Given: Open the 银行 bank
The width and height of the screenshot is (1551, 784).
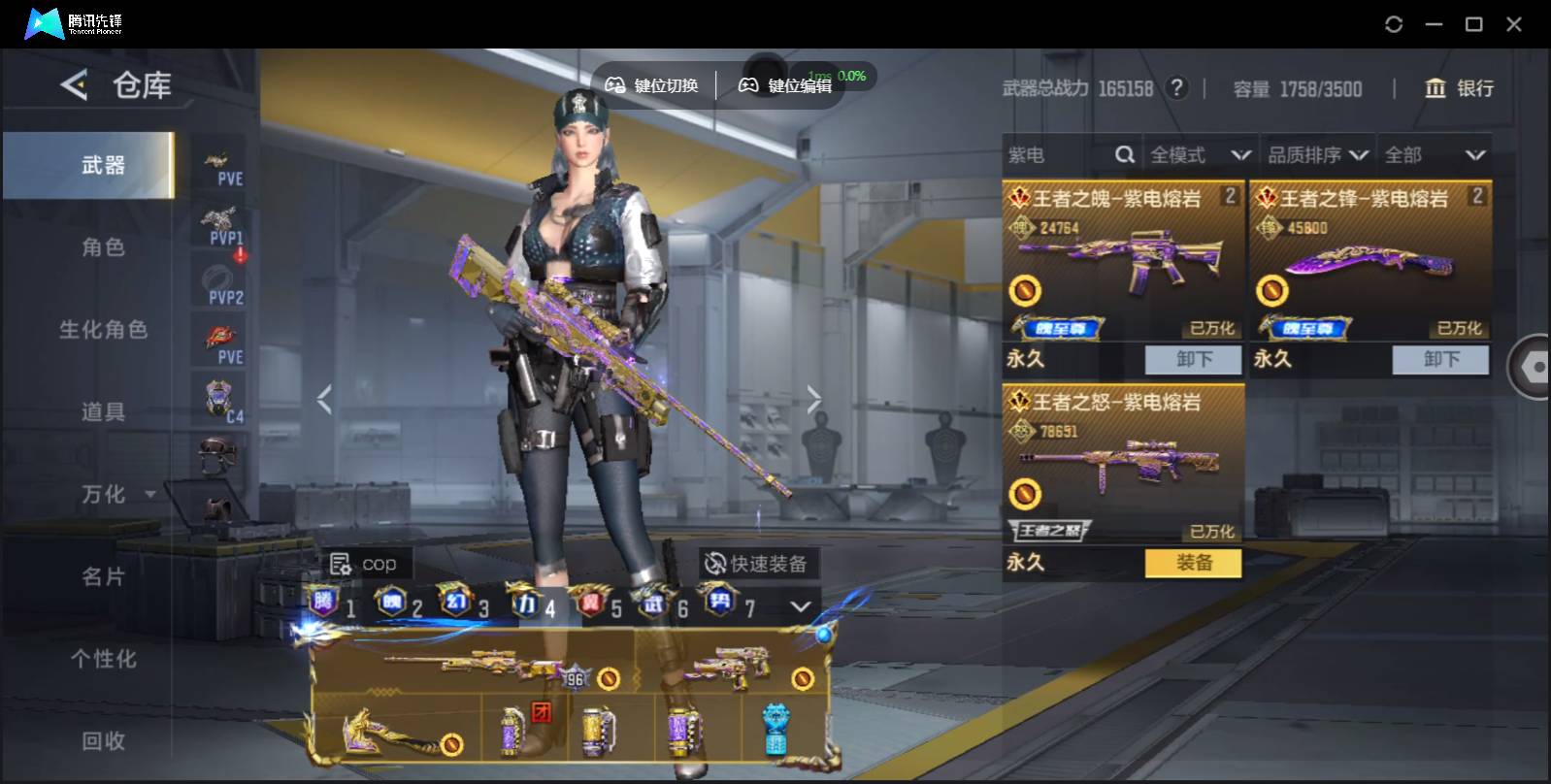Looking at the screenshot, I should point(1458,88).
